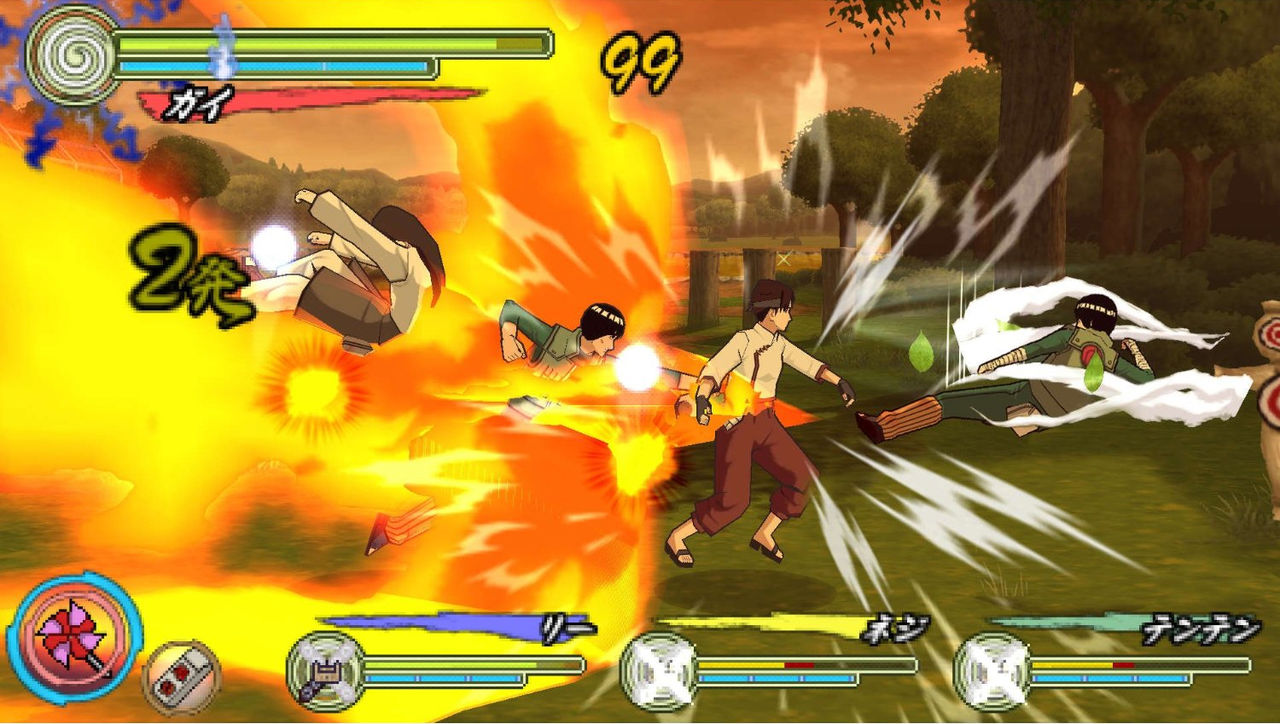Choose the small paper tag item icon

pos(181,676)
